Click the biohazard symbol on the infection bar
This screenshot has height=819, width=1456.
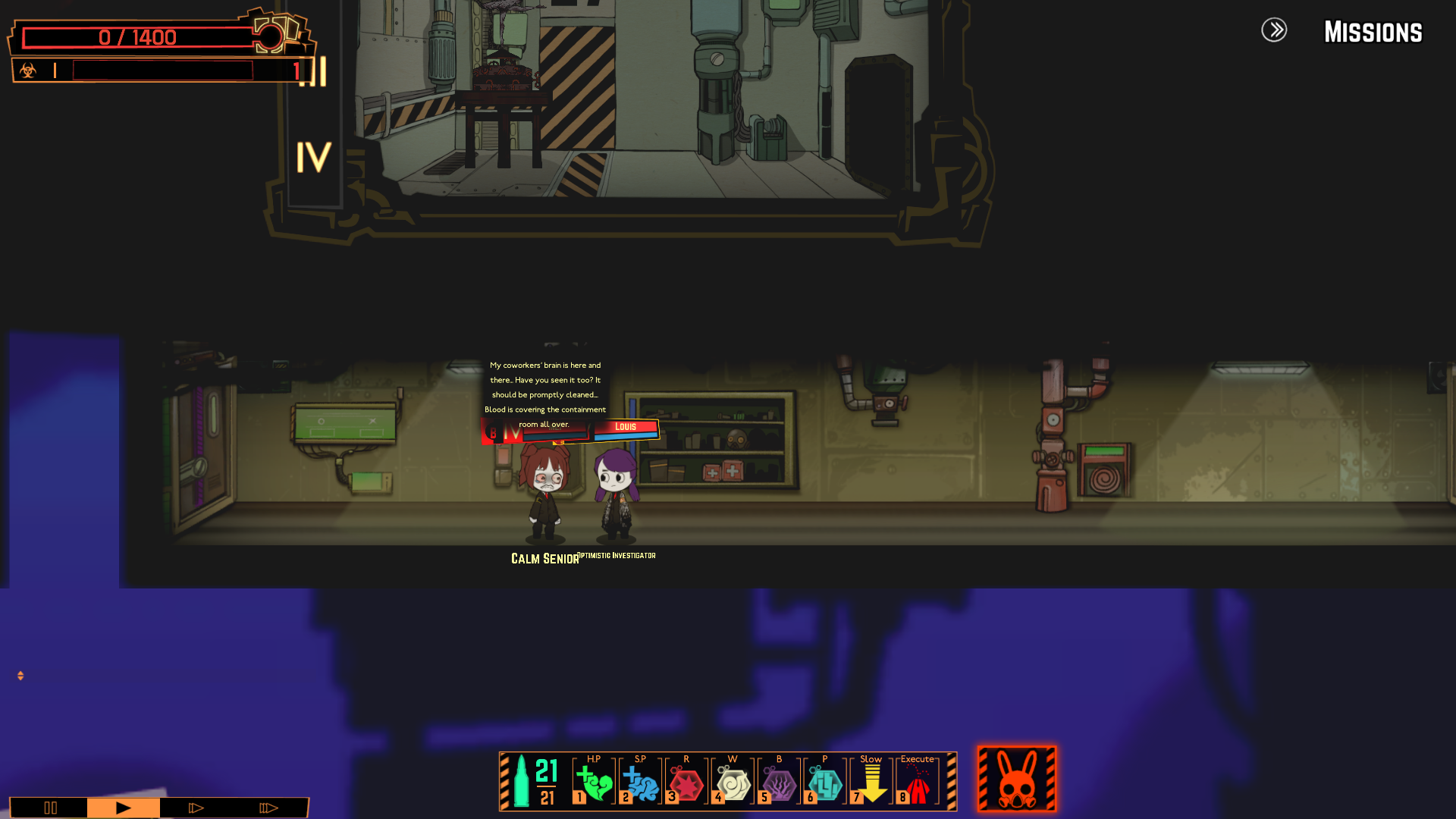29,71
